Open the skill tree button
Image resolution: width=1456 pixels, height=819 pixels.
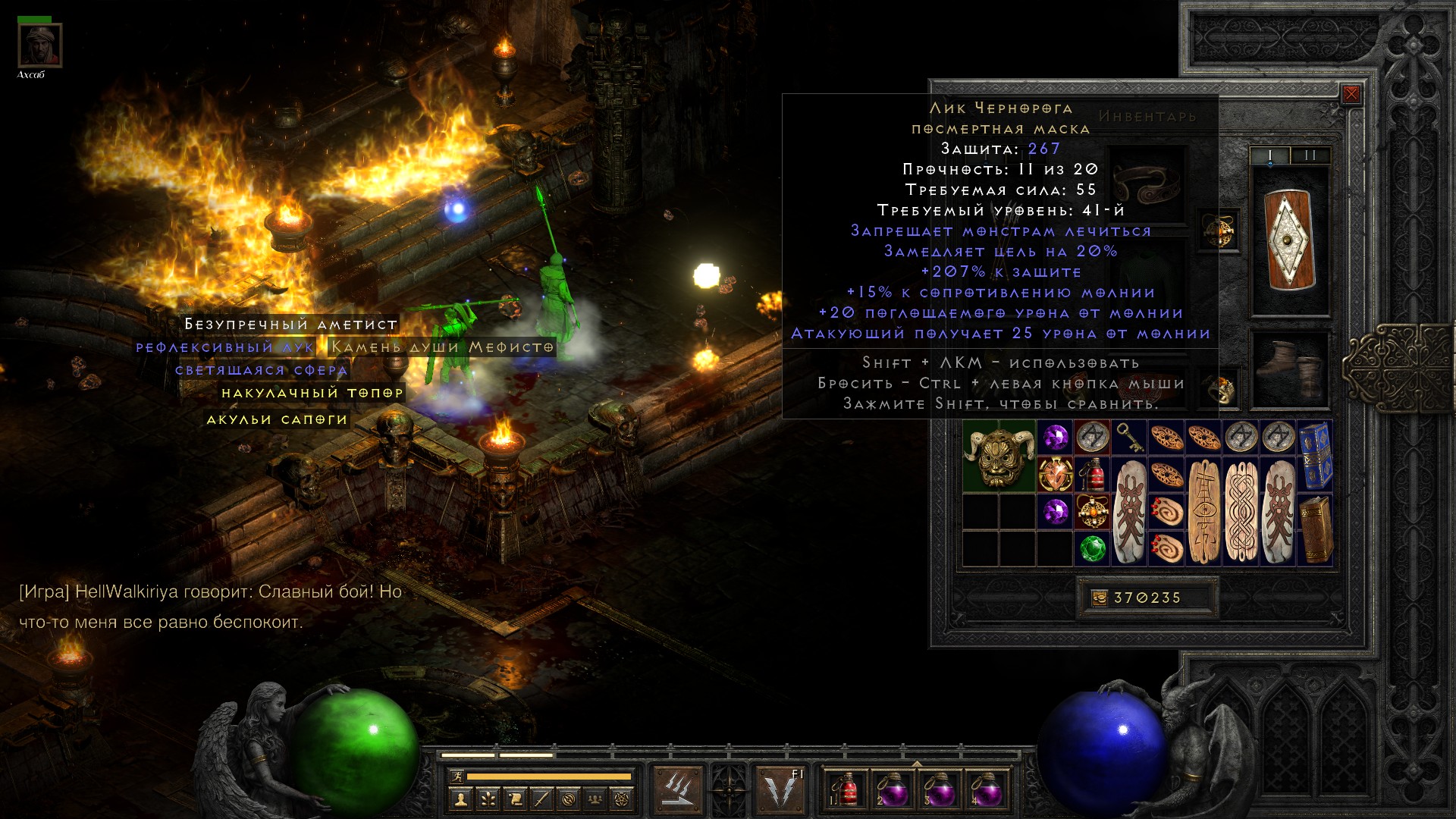(487, 799)
